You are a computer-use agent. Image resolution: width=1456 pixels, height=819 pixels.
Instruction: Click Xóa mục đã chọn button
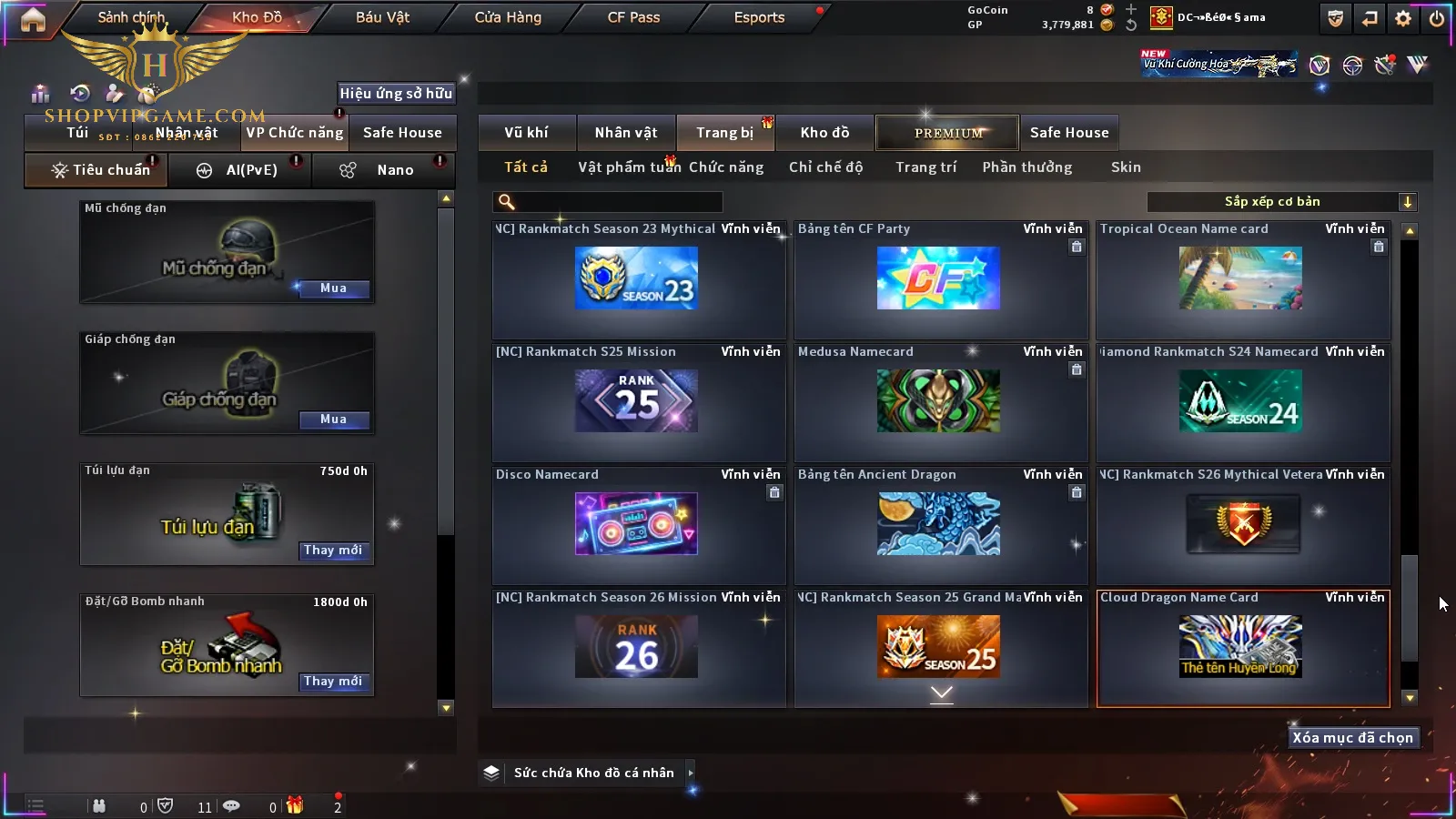(1352, 738)
